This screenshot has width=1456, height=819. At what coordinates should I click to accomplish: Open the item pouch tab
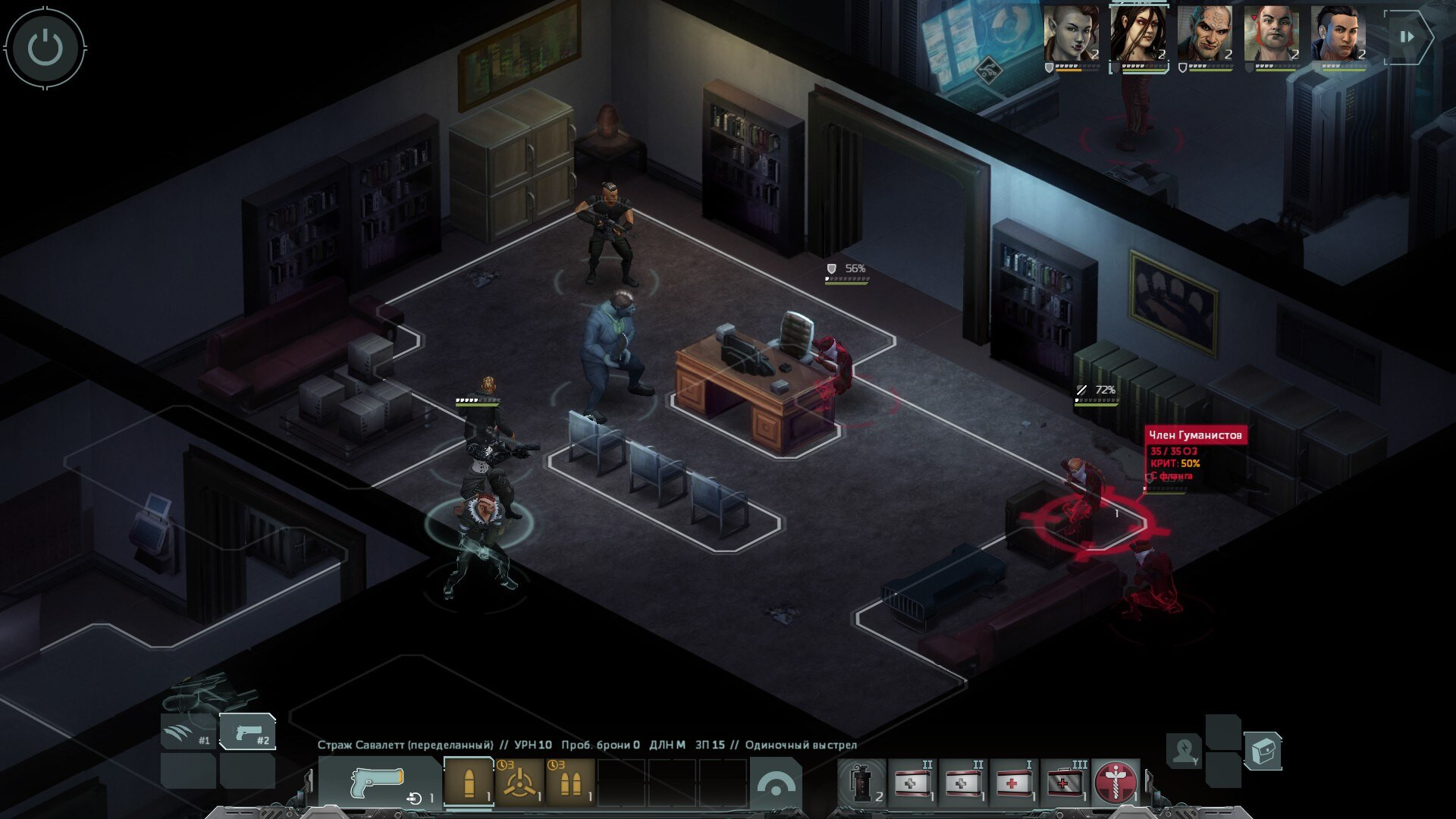[1263, 750]
